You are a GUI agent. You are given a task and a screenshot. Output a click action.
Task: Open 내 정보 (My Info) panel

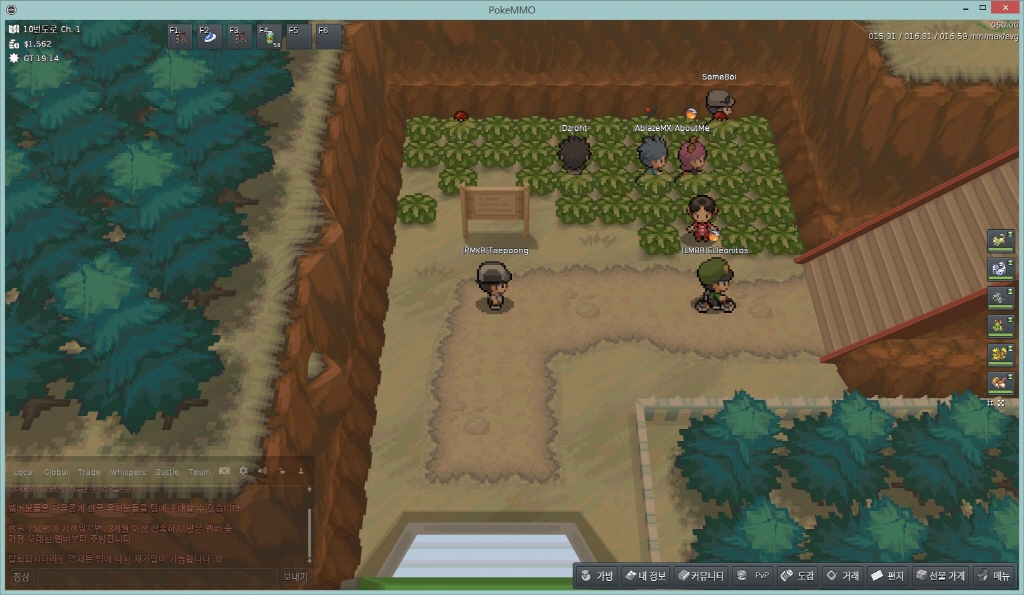(x=644, y=575)
